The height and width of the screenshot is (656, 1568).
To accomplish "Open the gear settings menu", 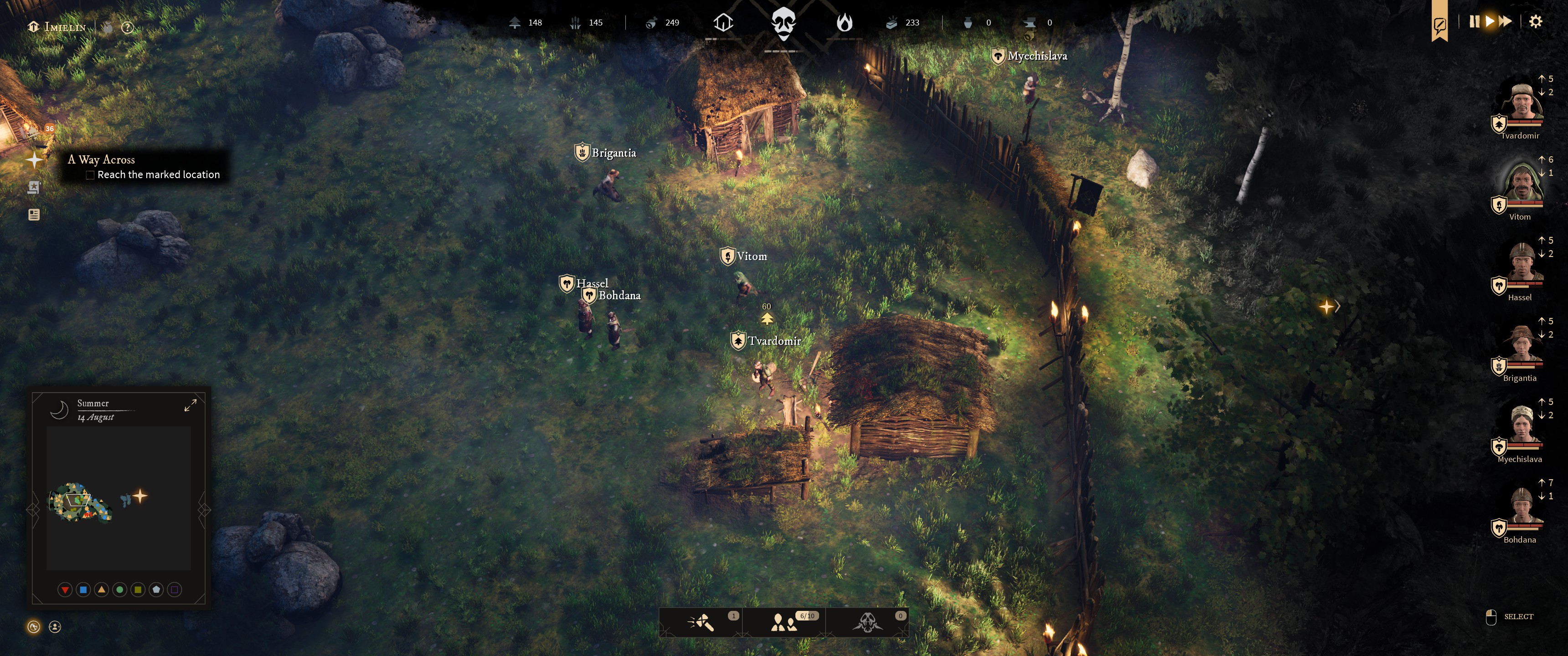I will point(1536,22).
